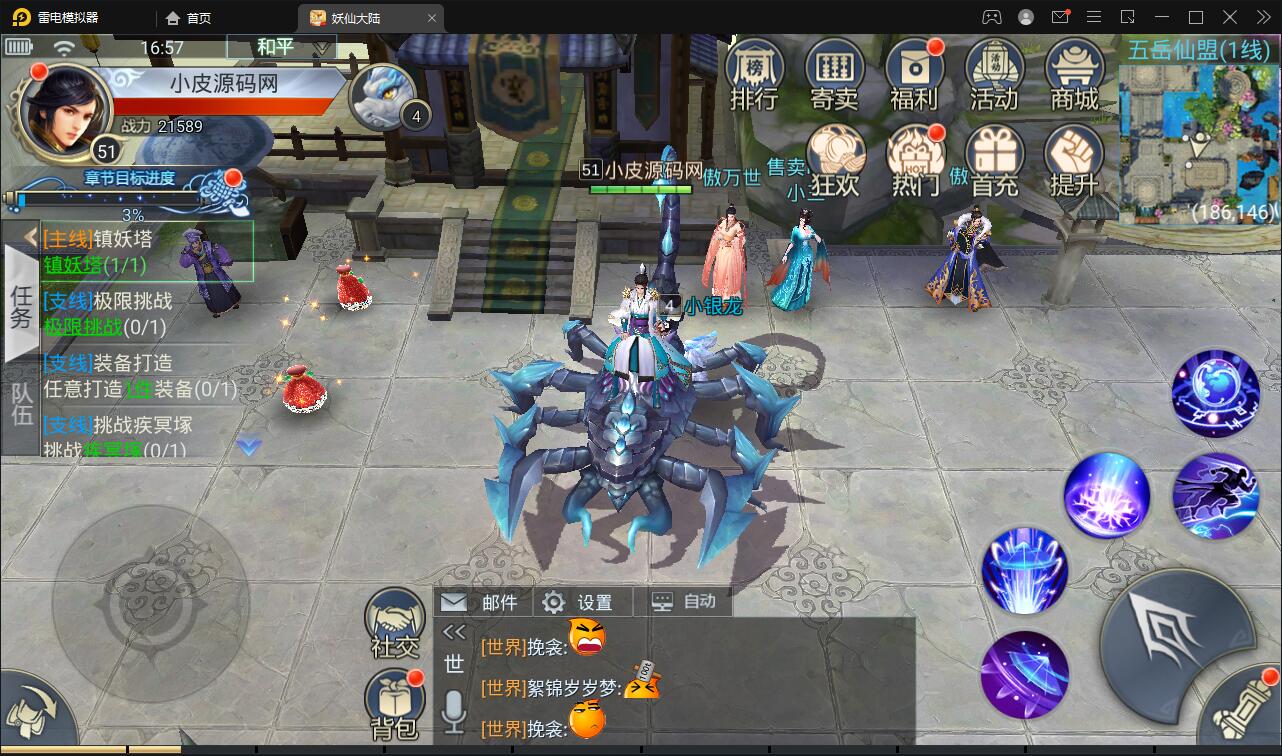Open the 社交 social panel
Screen dimensions: 1282x756
[393, 620]
